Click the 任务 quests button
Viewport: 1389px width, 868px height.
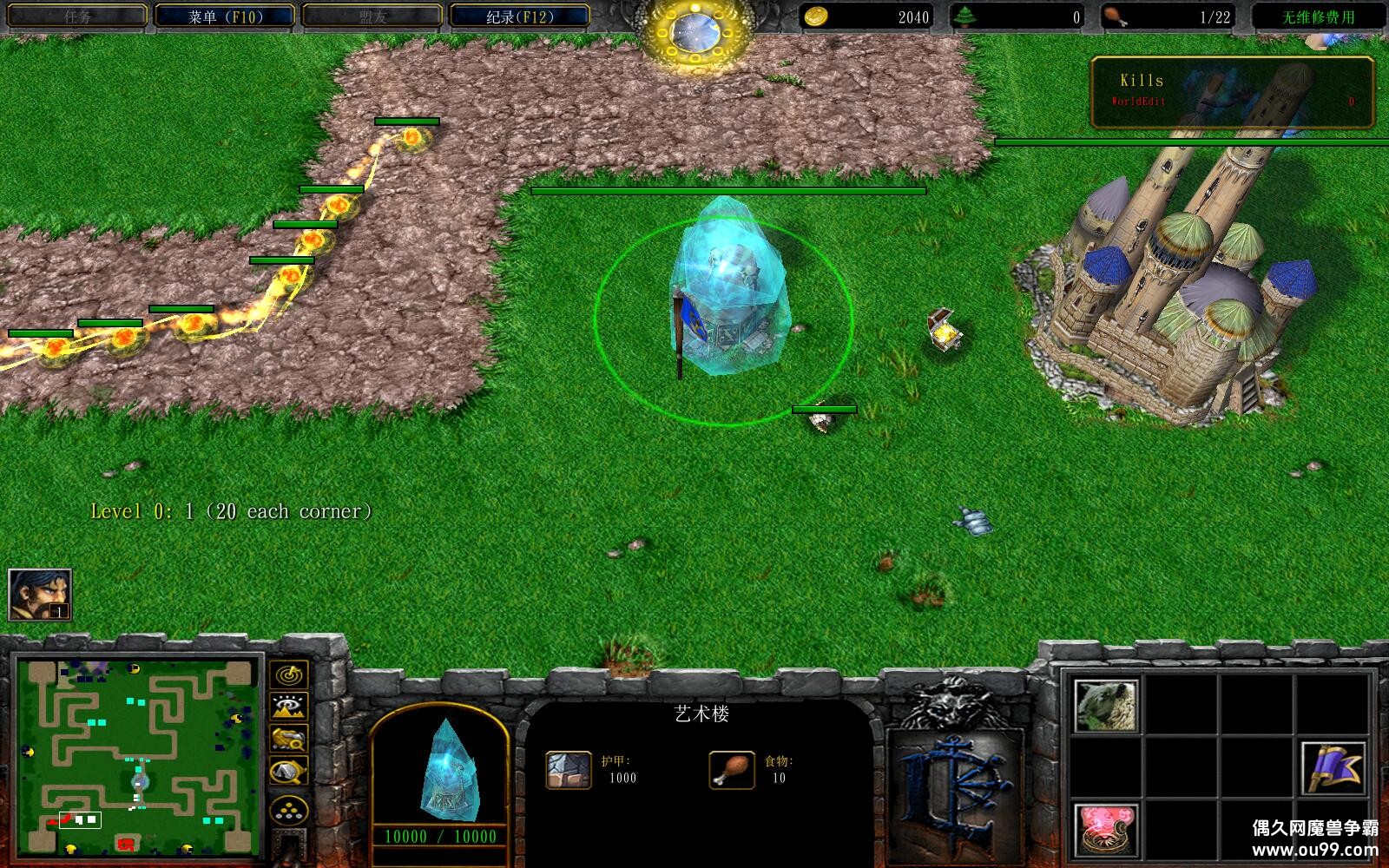pos(76,16)
